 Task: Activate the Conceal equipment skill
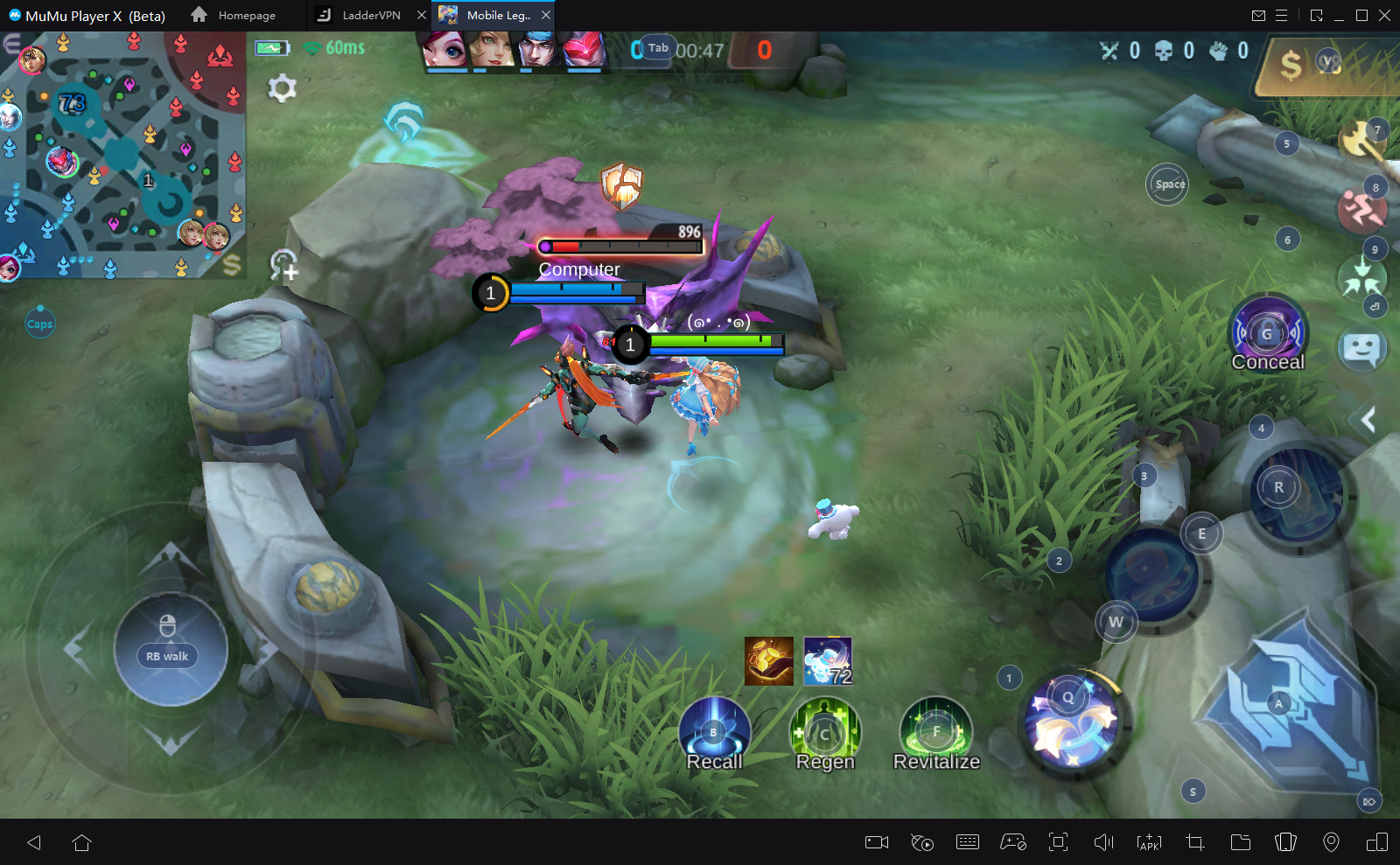[1268, 333]
